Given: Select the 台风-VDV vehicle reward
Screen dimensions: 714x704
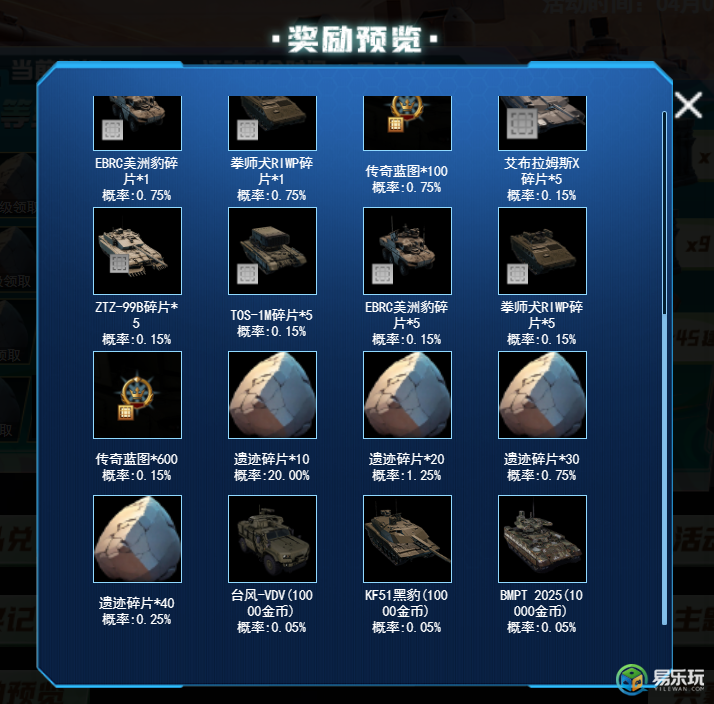Looking at the screenshot, I should click(272, 539).
